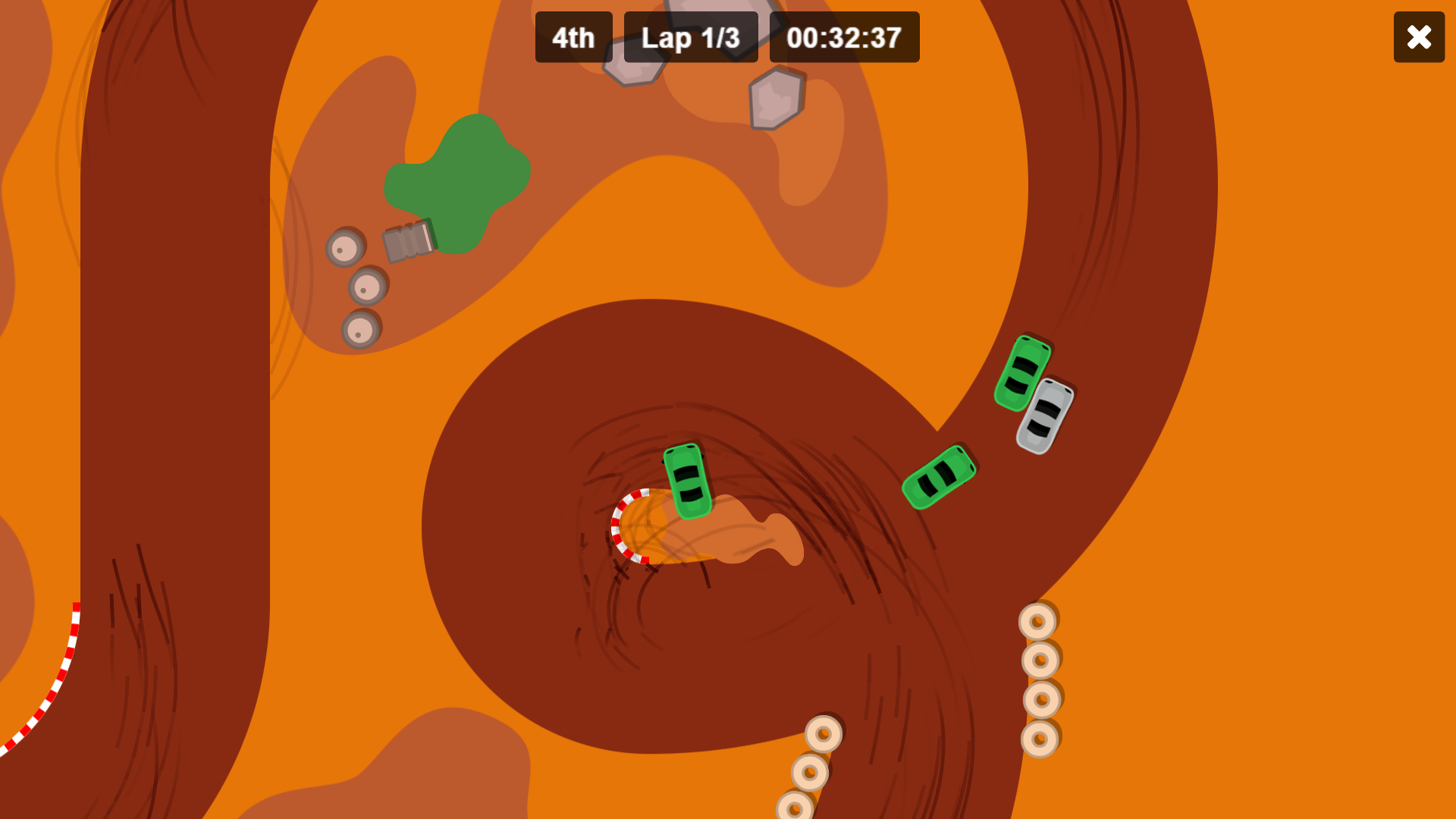Click the Lap 1/3 counter
This screenshot has width=1456, height=819.
691,37
